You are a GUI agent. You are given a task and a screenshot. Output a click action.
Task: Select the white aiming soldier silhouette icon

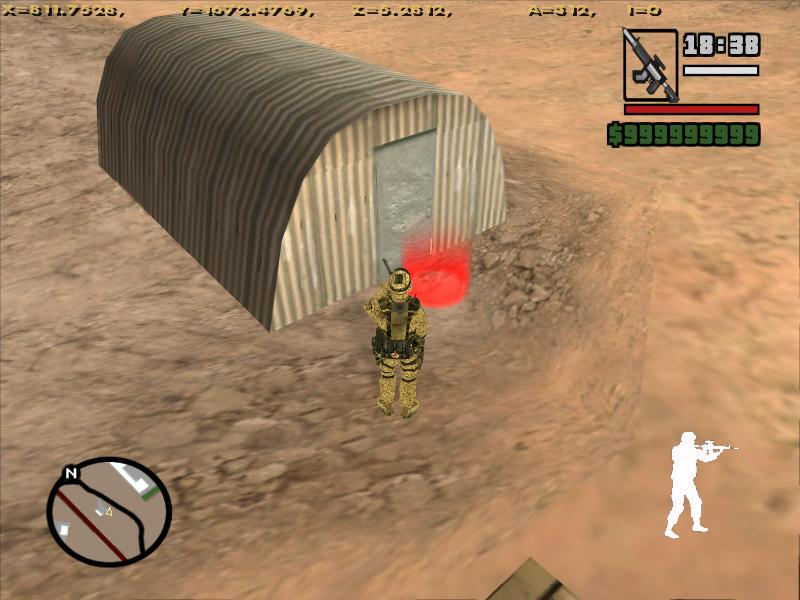(x=695, y=483)
